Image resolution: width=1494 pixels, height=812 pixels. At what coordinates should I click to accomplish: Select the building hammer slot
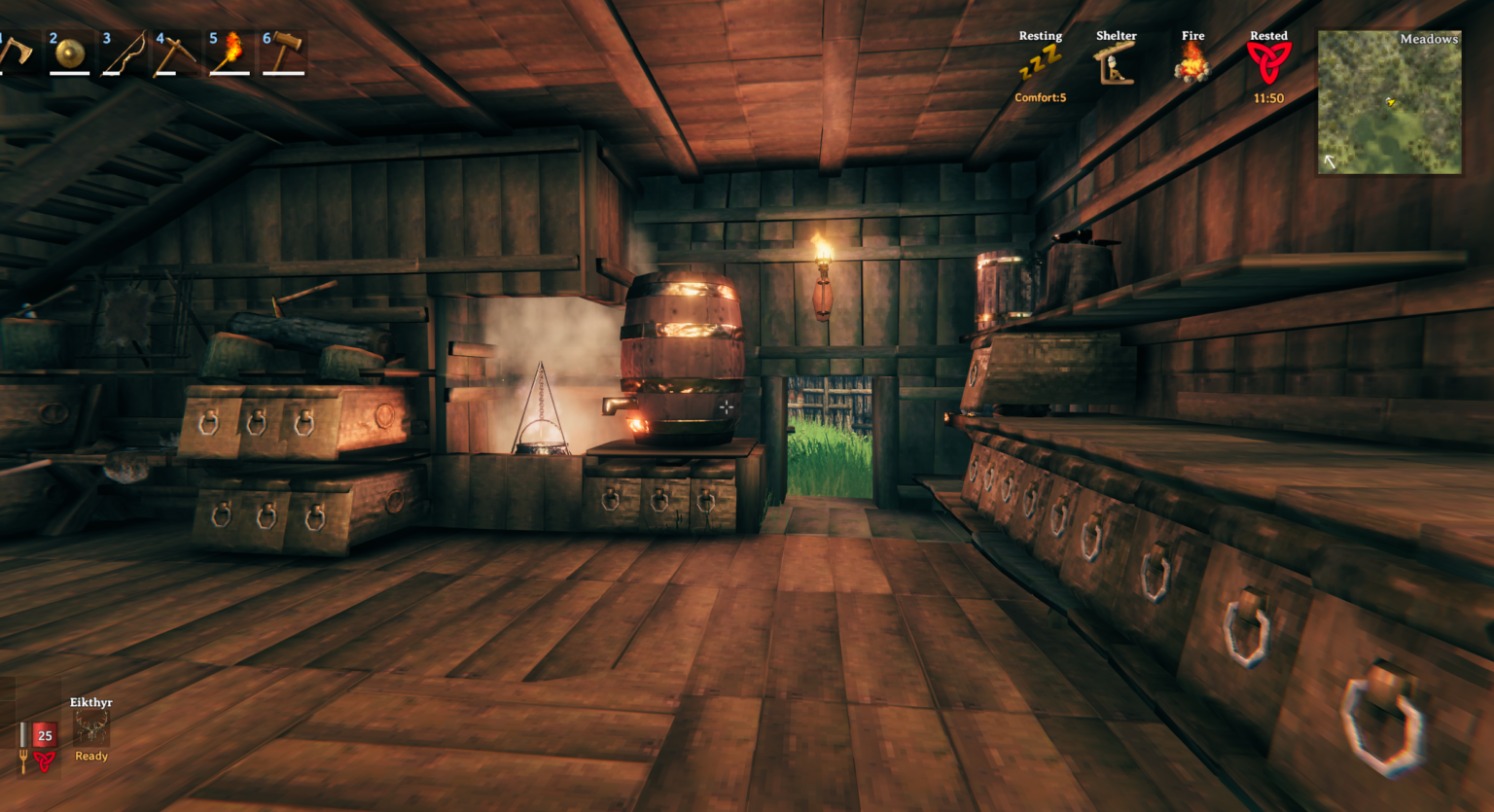click(x=283, y=53)
